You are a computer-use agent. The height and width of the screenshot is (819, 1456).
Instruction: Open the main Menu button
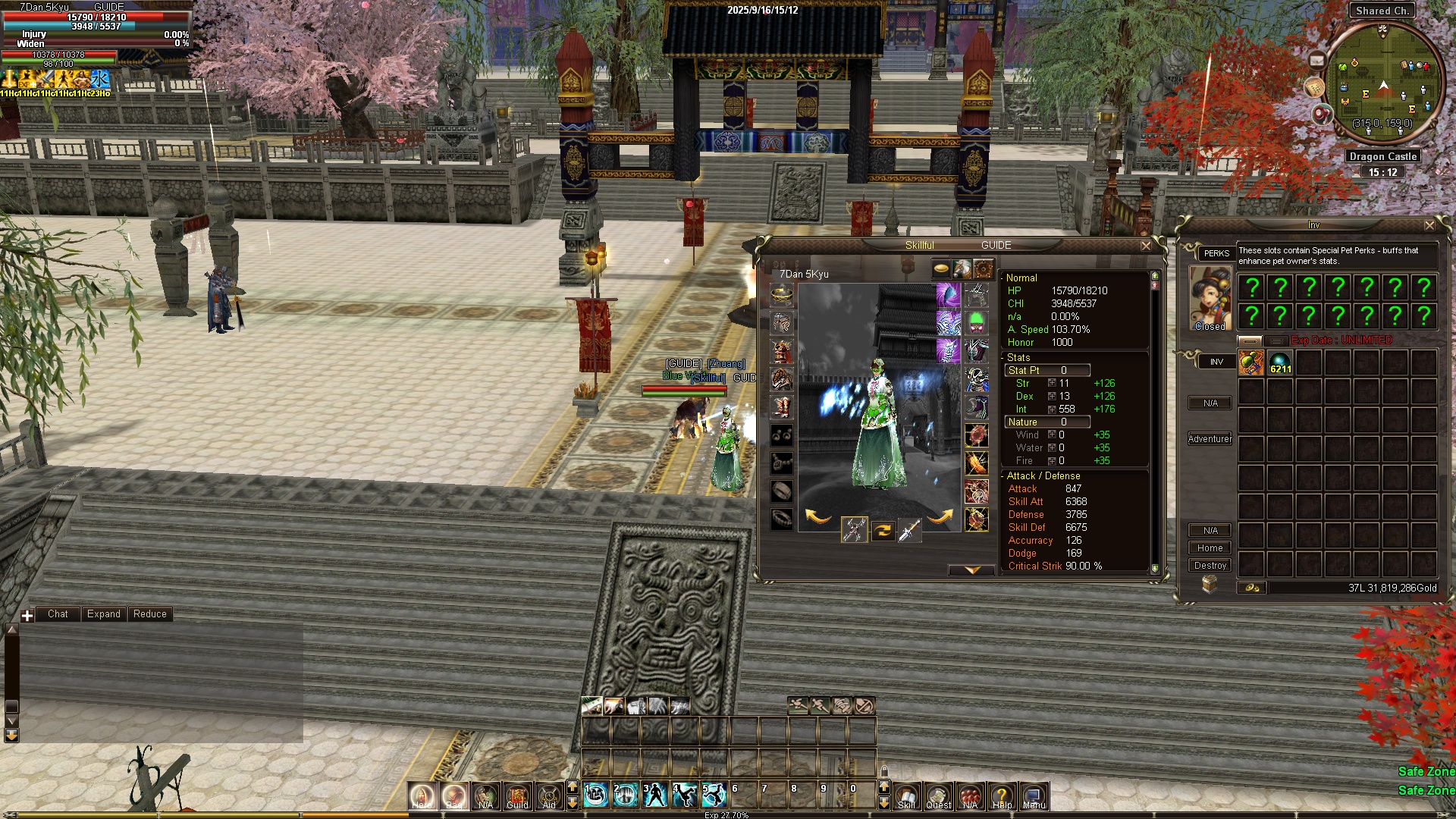pos(1034,797)
